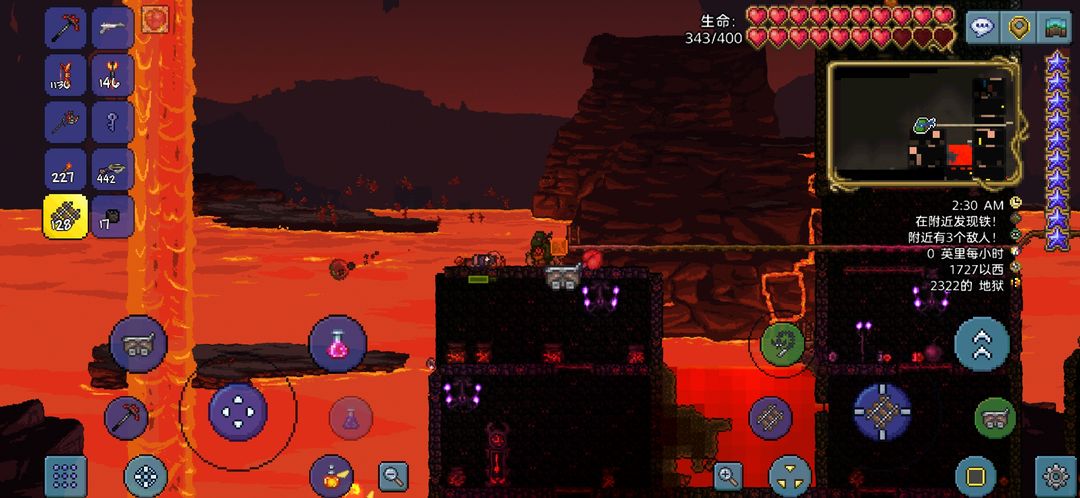Select the gun hotbar slot
1080x498 pixels.
(113, 27)
